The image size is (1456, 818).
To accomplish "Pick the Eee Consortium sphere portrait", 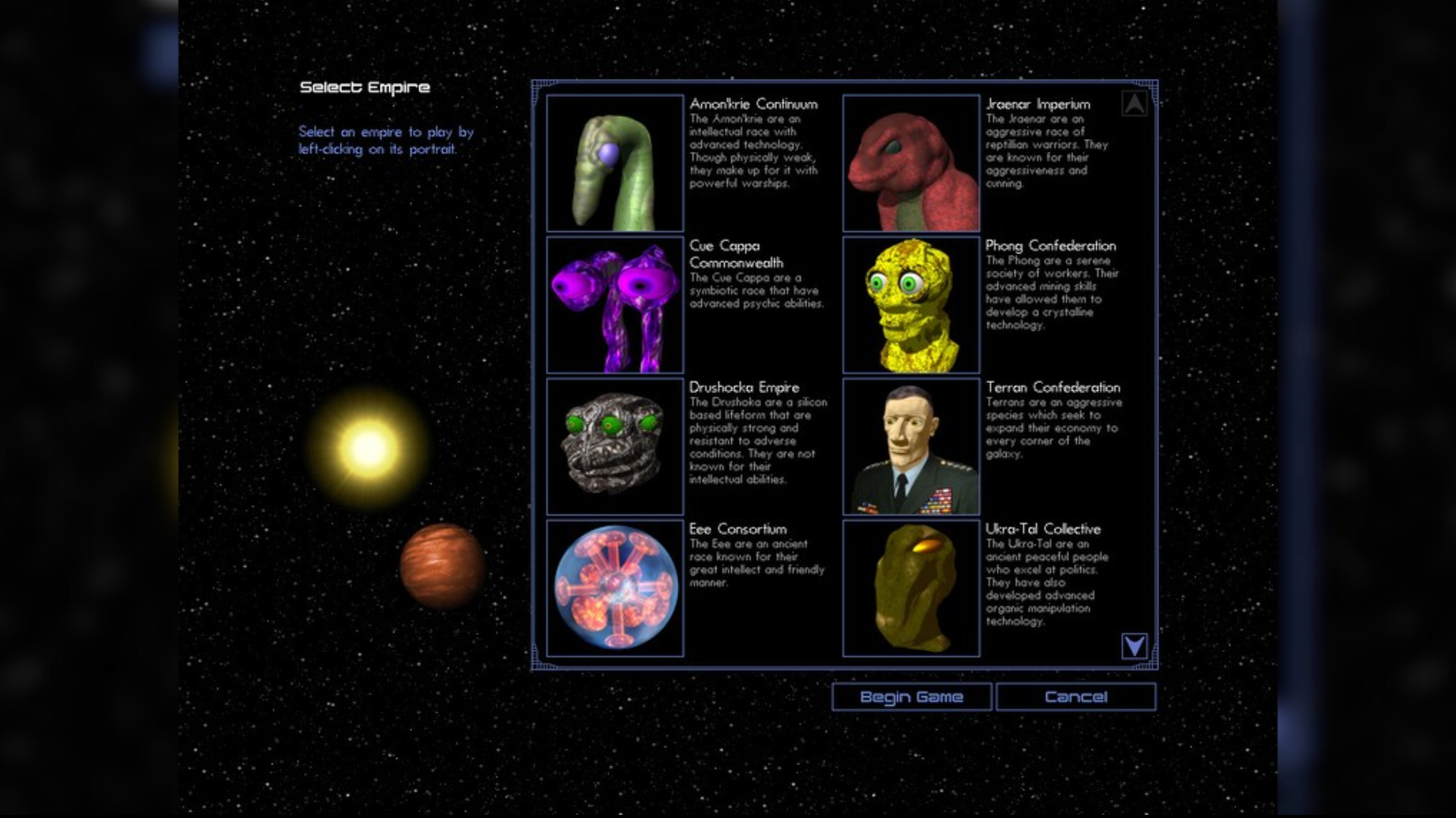I will coord(615,588).
